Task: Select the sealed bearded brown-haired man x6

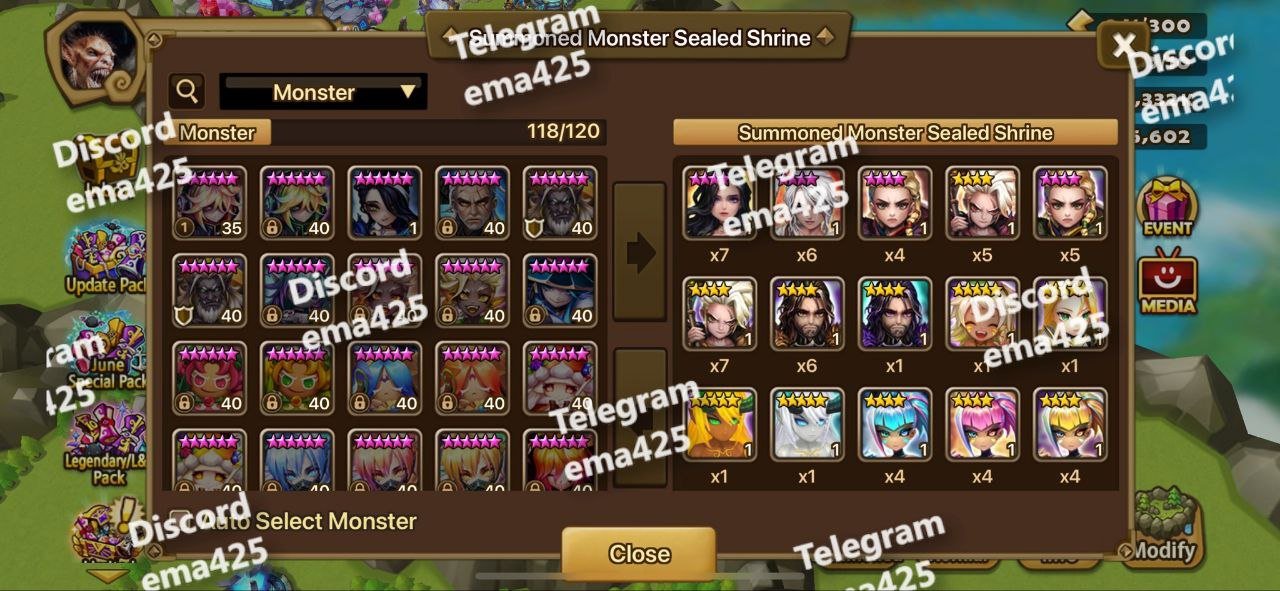Action: [x=807, y=314]
